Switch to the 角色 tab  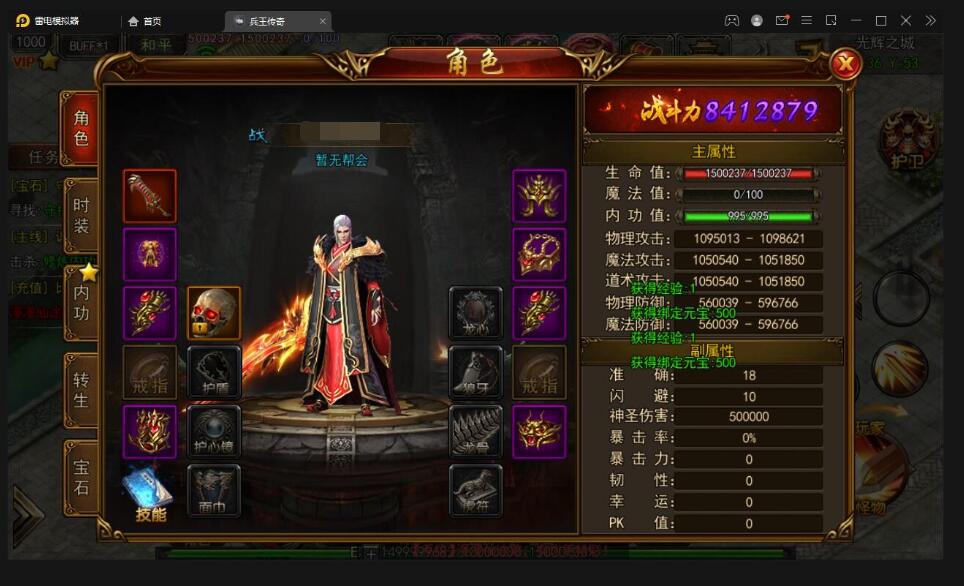tap(81, 128)
